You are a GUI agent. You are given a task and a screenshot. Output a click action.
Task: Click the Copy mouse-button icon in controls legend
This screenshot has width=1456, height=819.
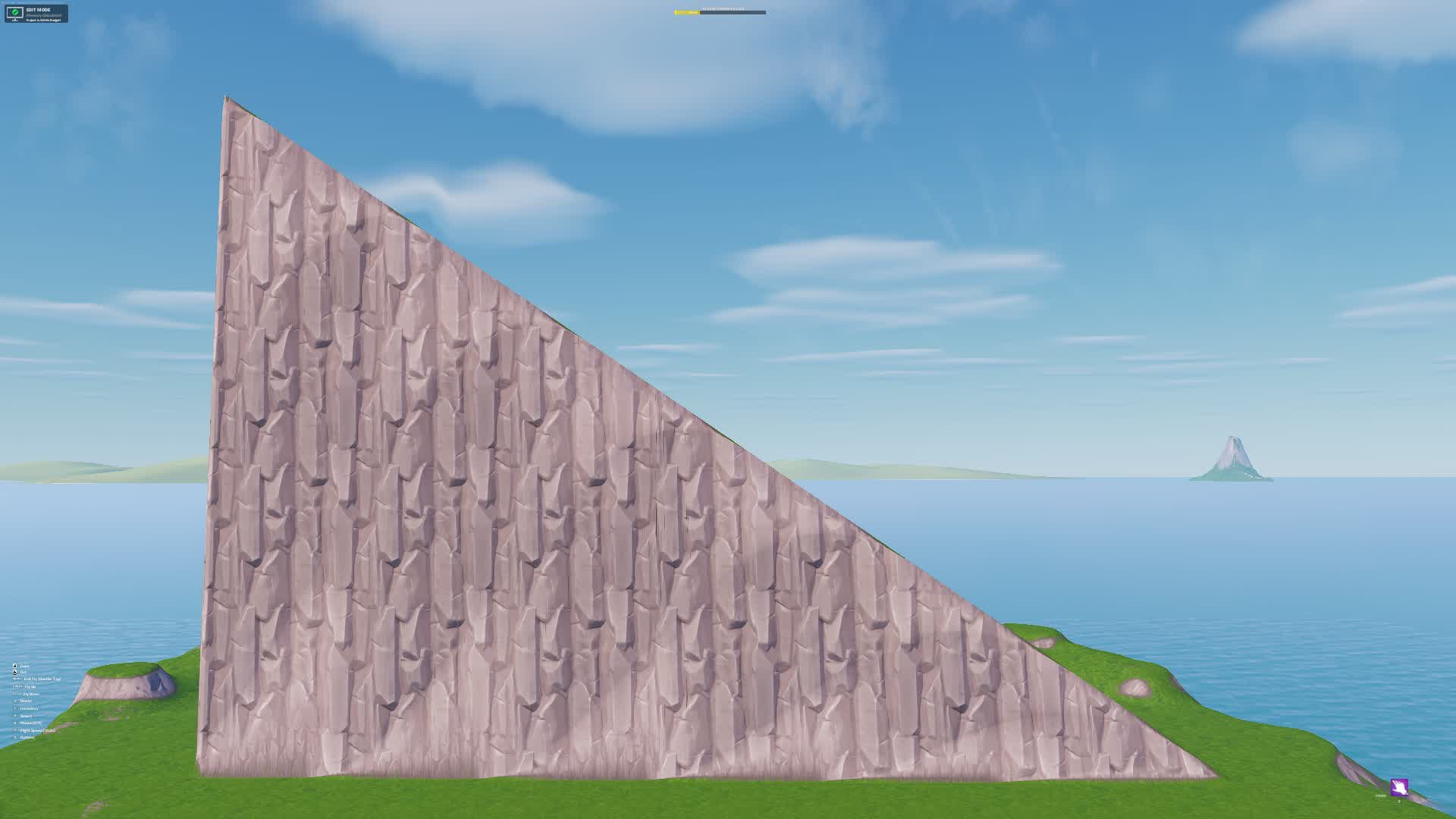tap(14, 666)
